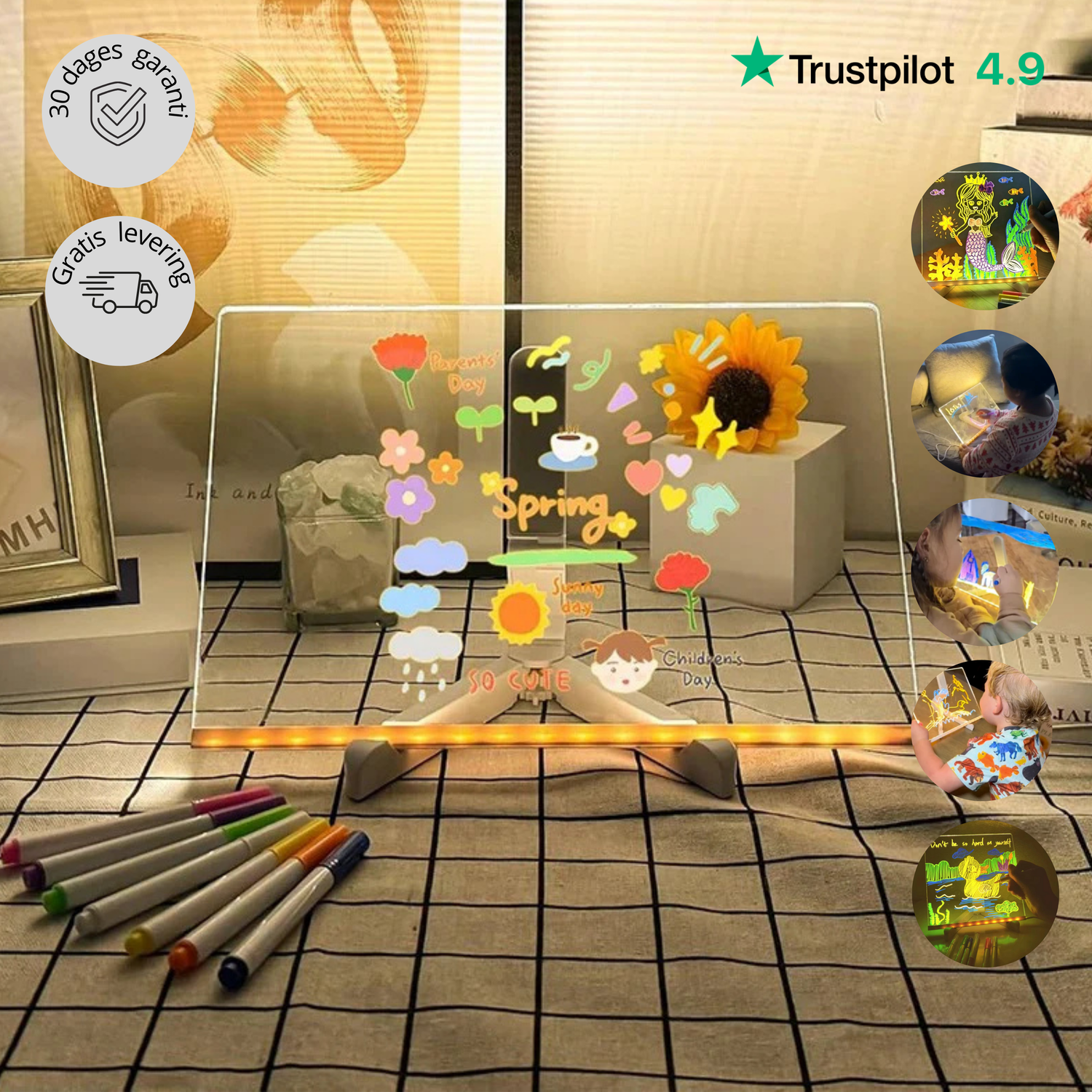Open the Trustpilot 4.9 rating

(x=888, y=69)
